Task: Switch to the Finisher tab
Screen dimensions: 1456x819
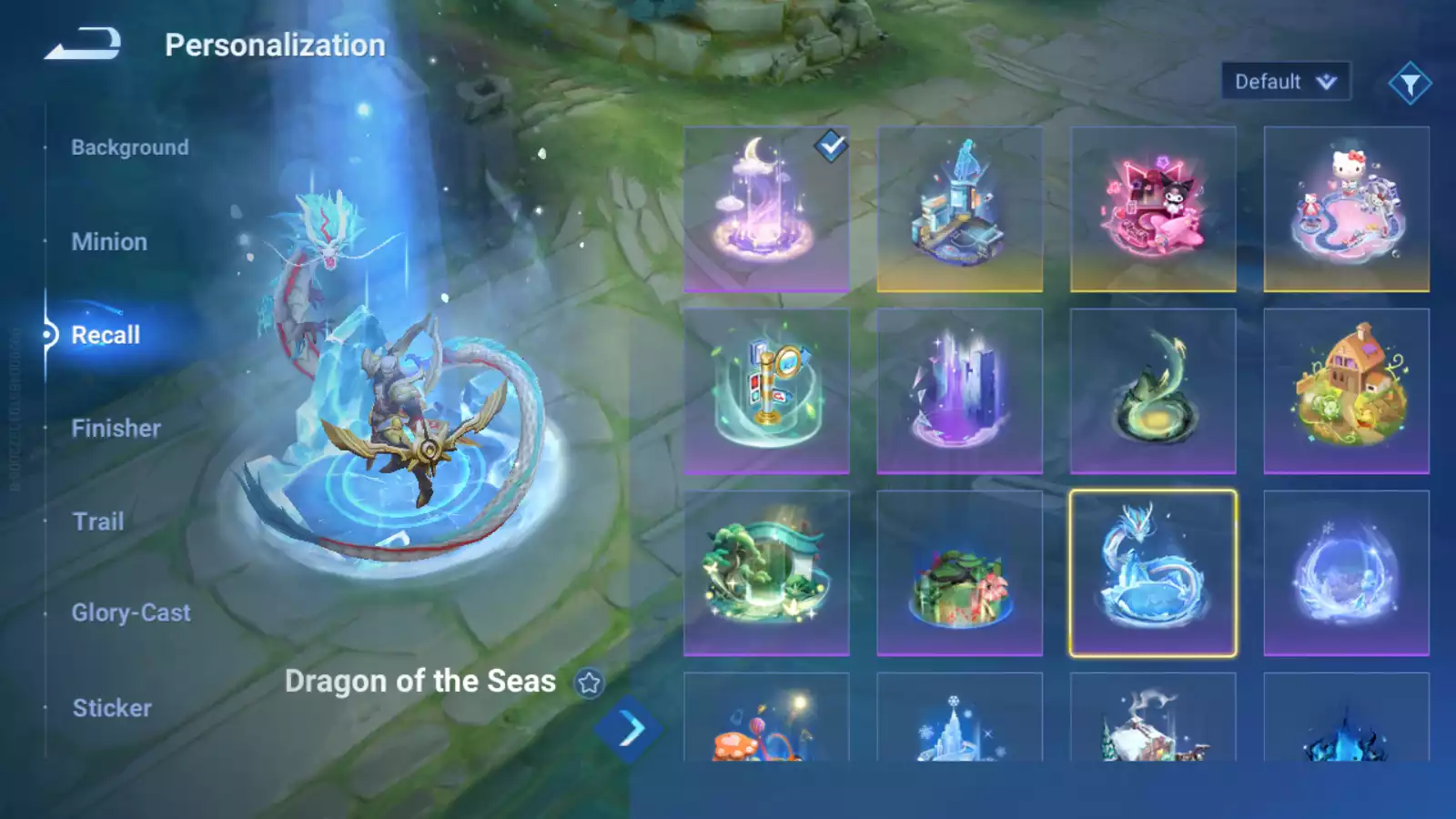Action: coord(116,429)
